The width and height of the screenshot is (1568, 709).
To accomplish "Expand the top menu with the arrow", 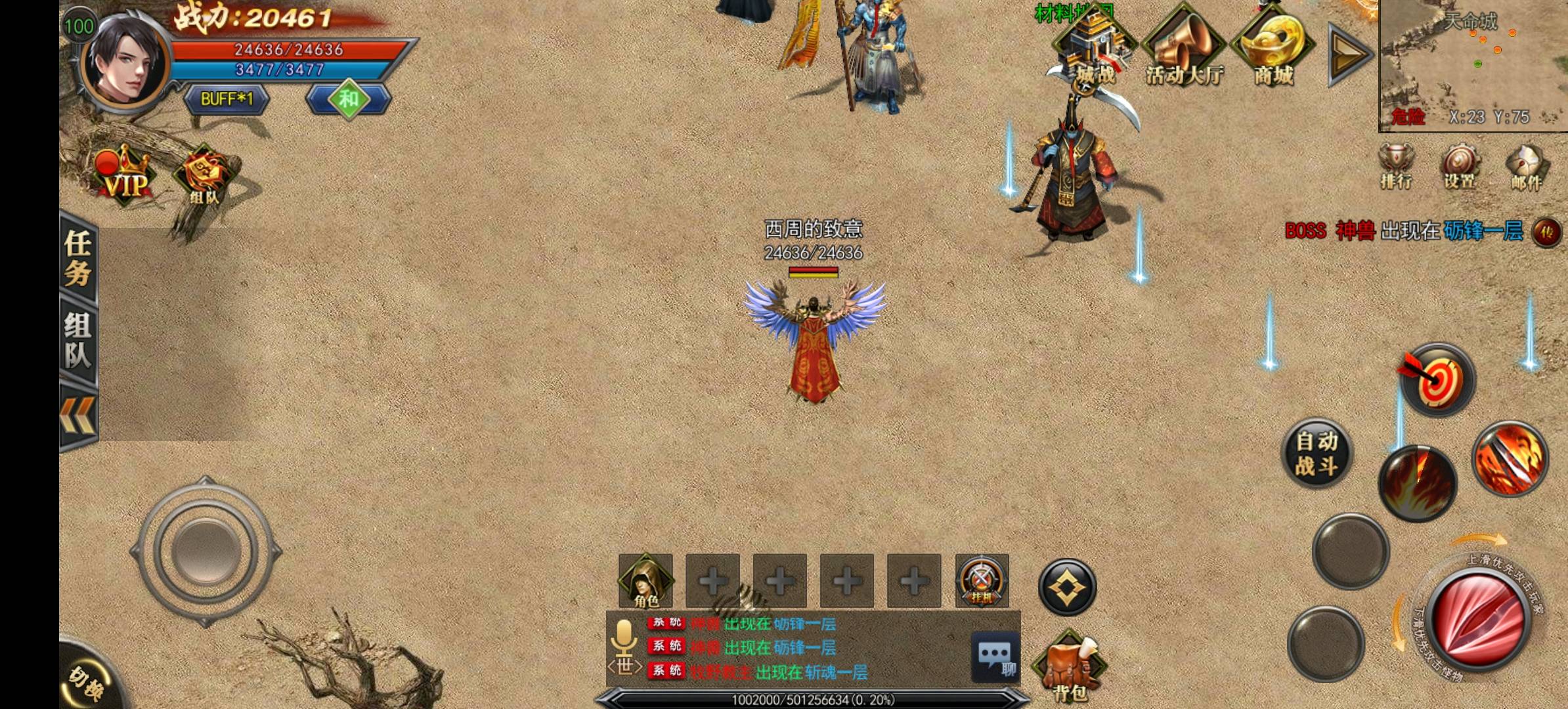I will pyautogui.click(x=1348, y=54).
